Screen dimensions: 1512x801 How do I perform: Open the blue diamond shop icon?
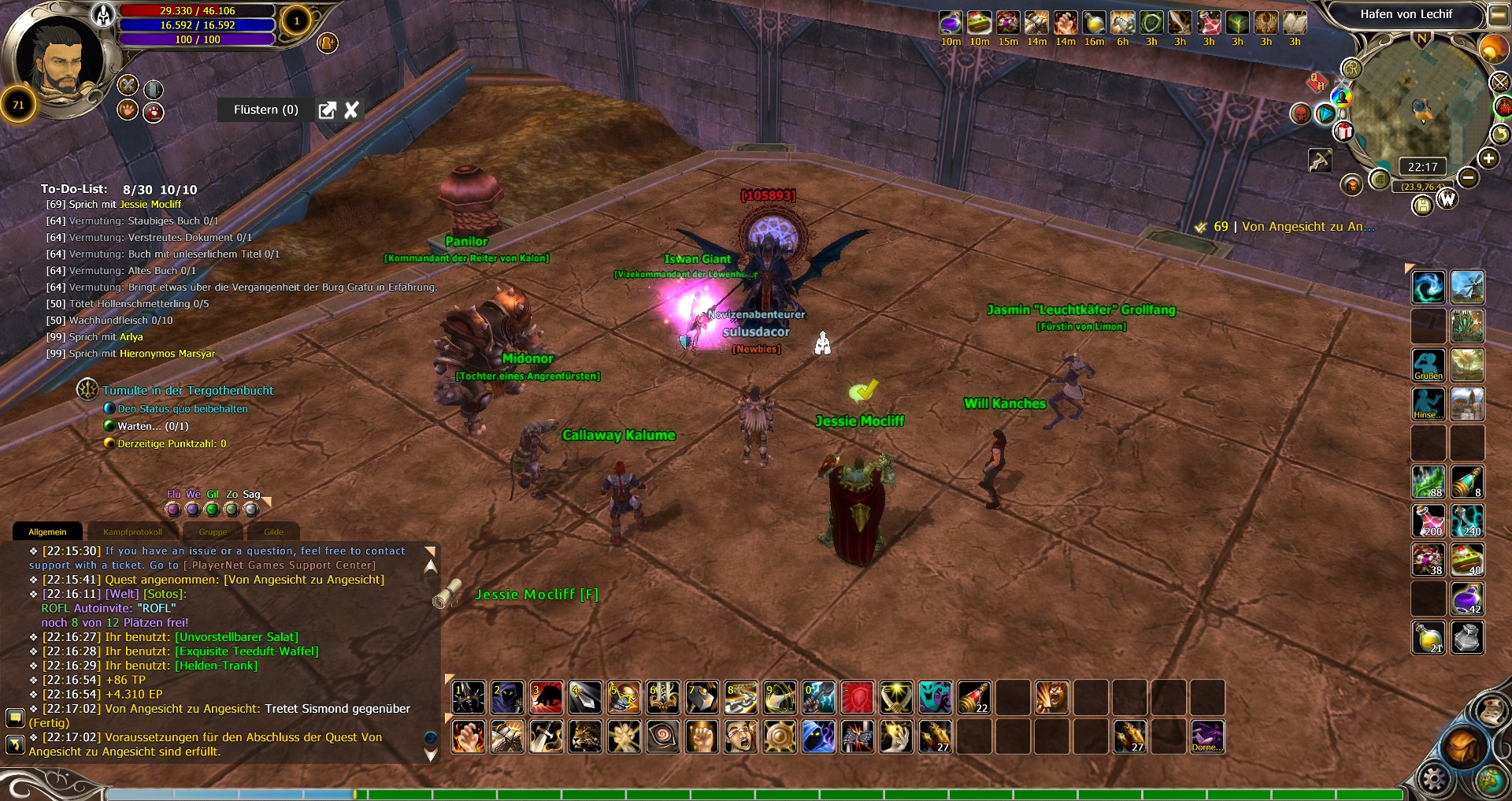(x=1325, y=114)
